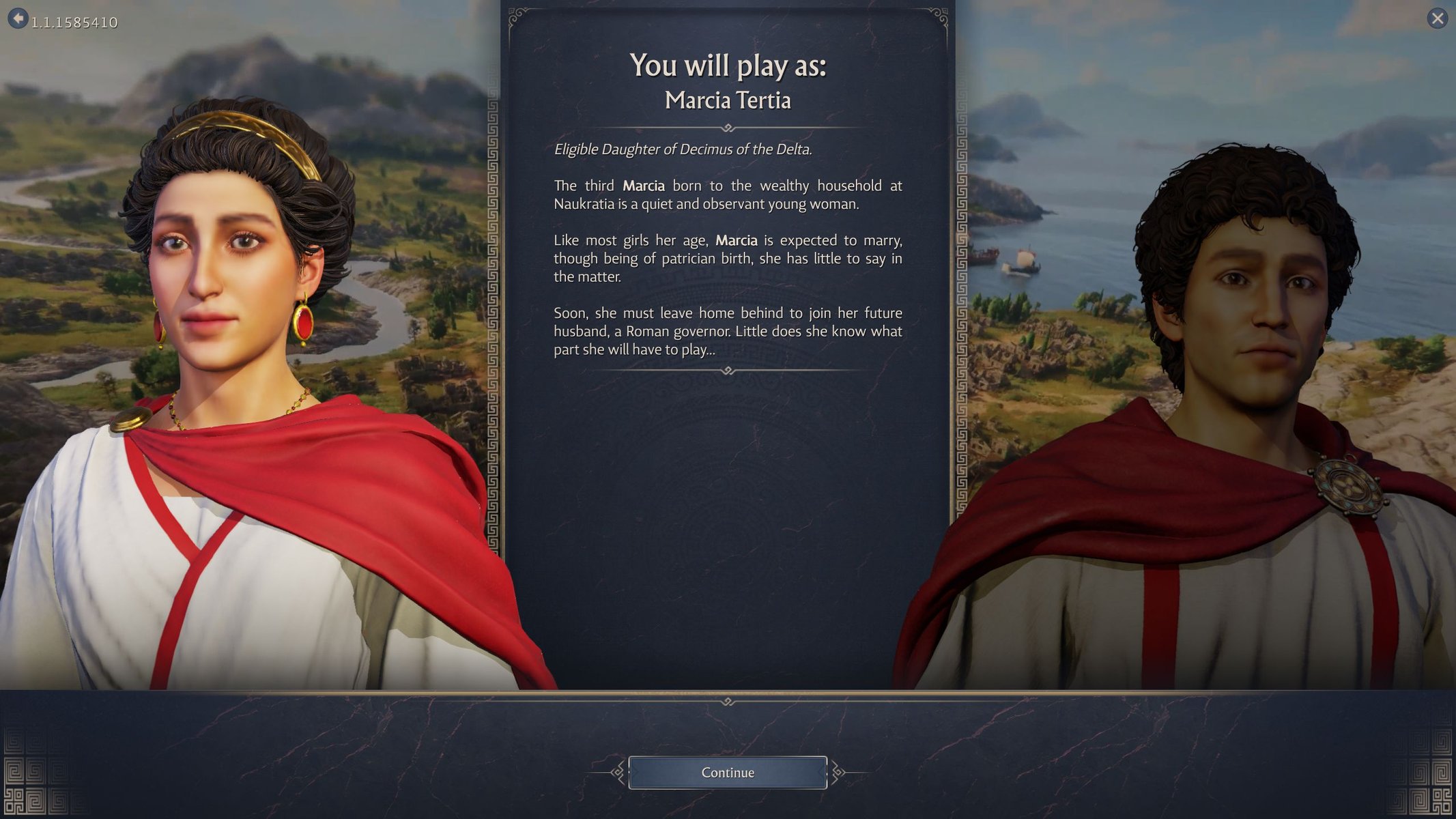Close the character intro screen
This screenshot has width=1456, height=819.
click(x=1437, y=18)
